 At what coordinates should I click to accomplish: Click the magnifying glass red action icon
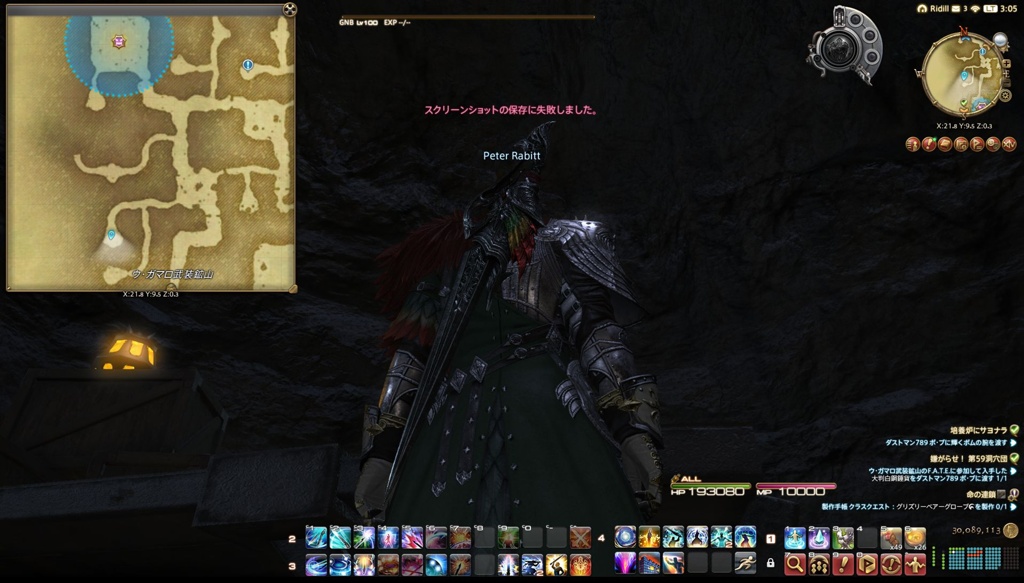(x=795, y=564)
